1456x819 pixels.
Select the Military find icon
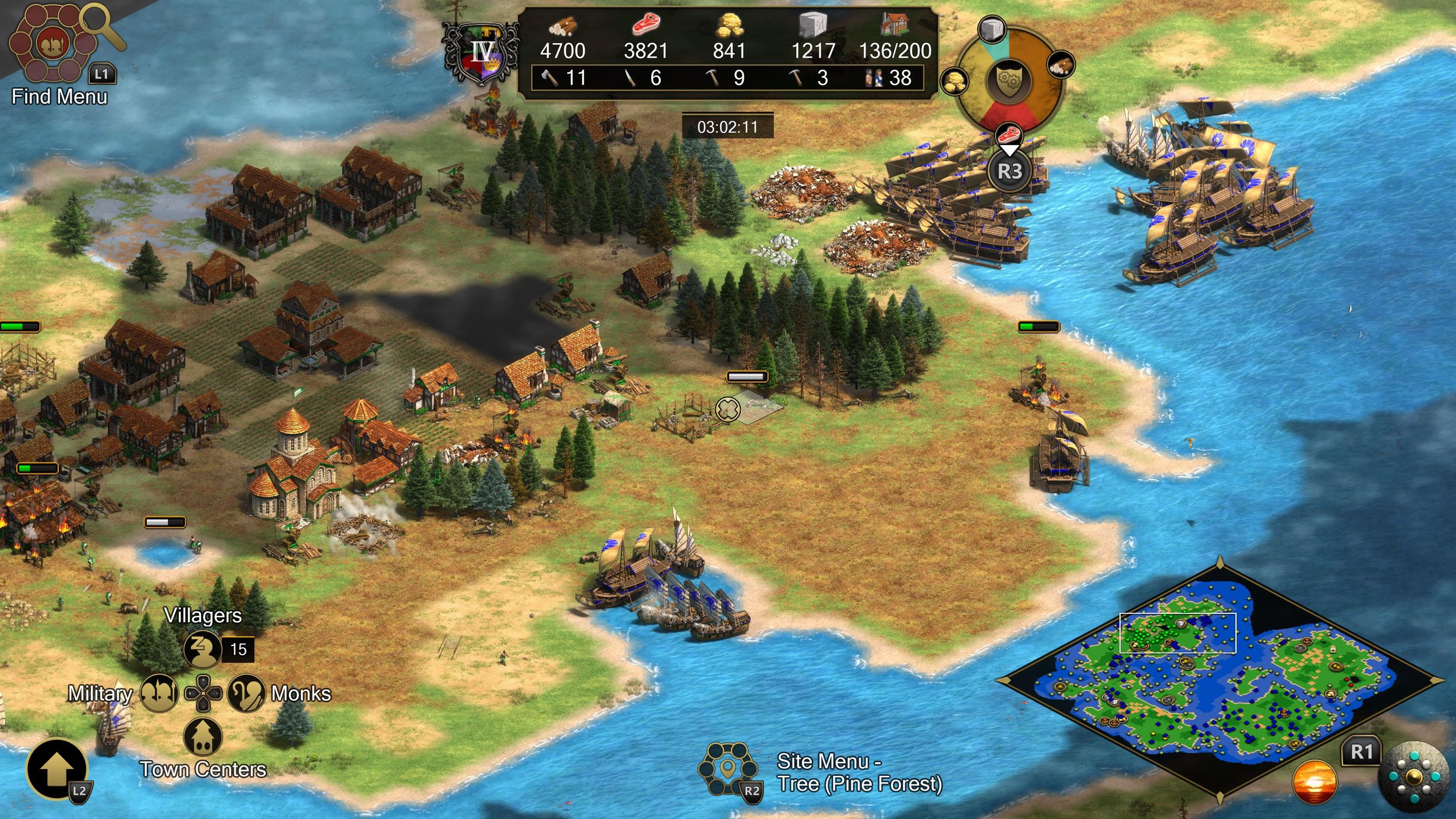click(x=159, y=693)
